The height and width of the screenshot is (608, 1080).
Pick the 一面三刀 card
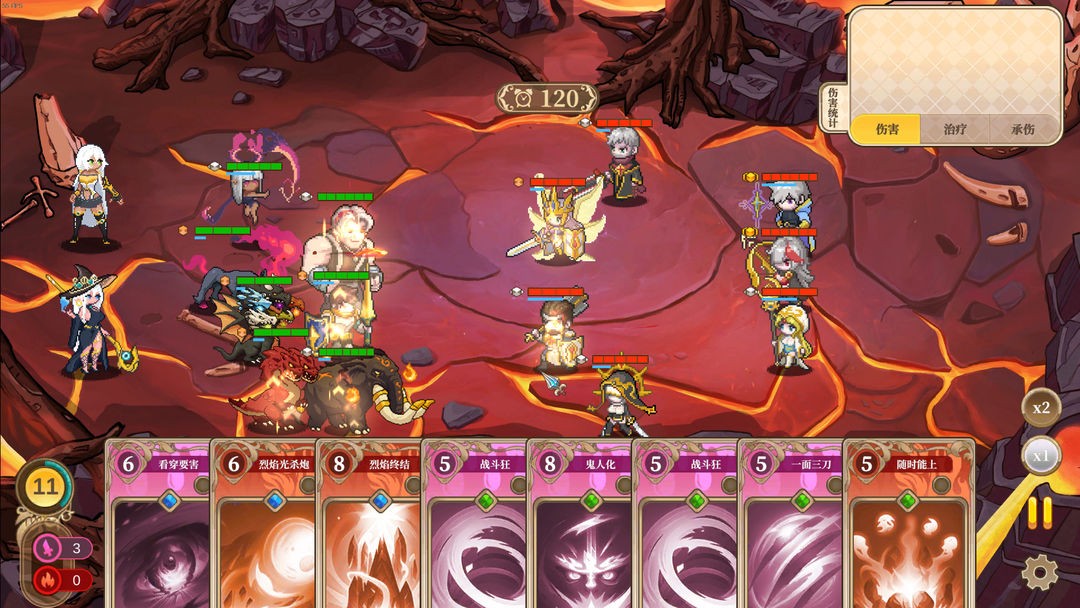pos(790,525)
